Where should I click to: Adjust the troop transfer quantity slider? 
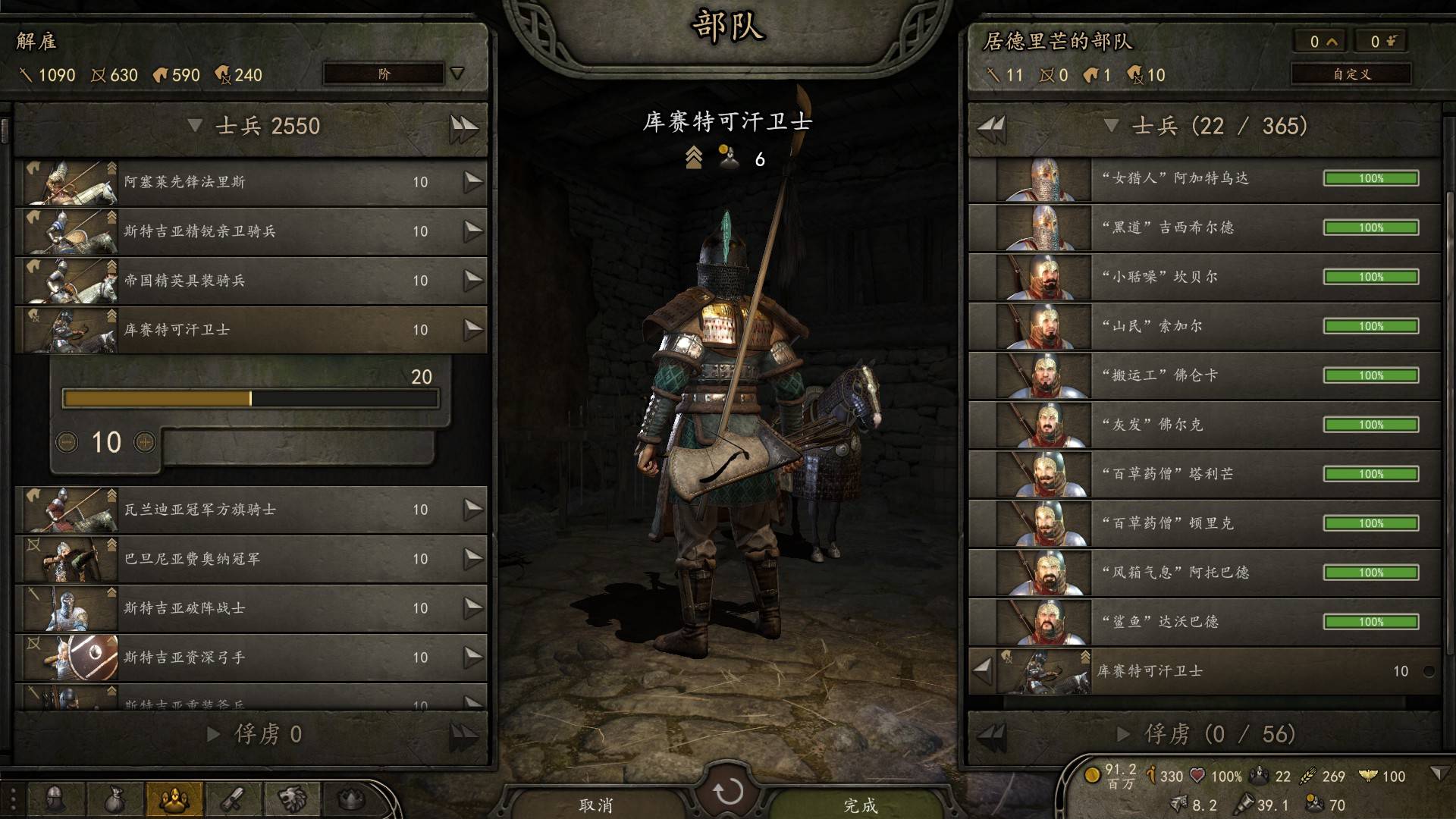click(250, 399)
